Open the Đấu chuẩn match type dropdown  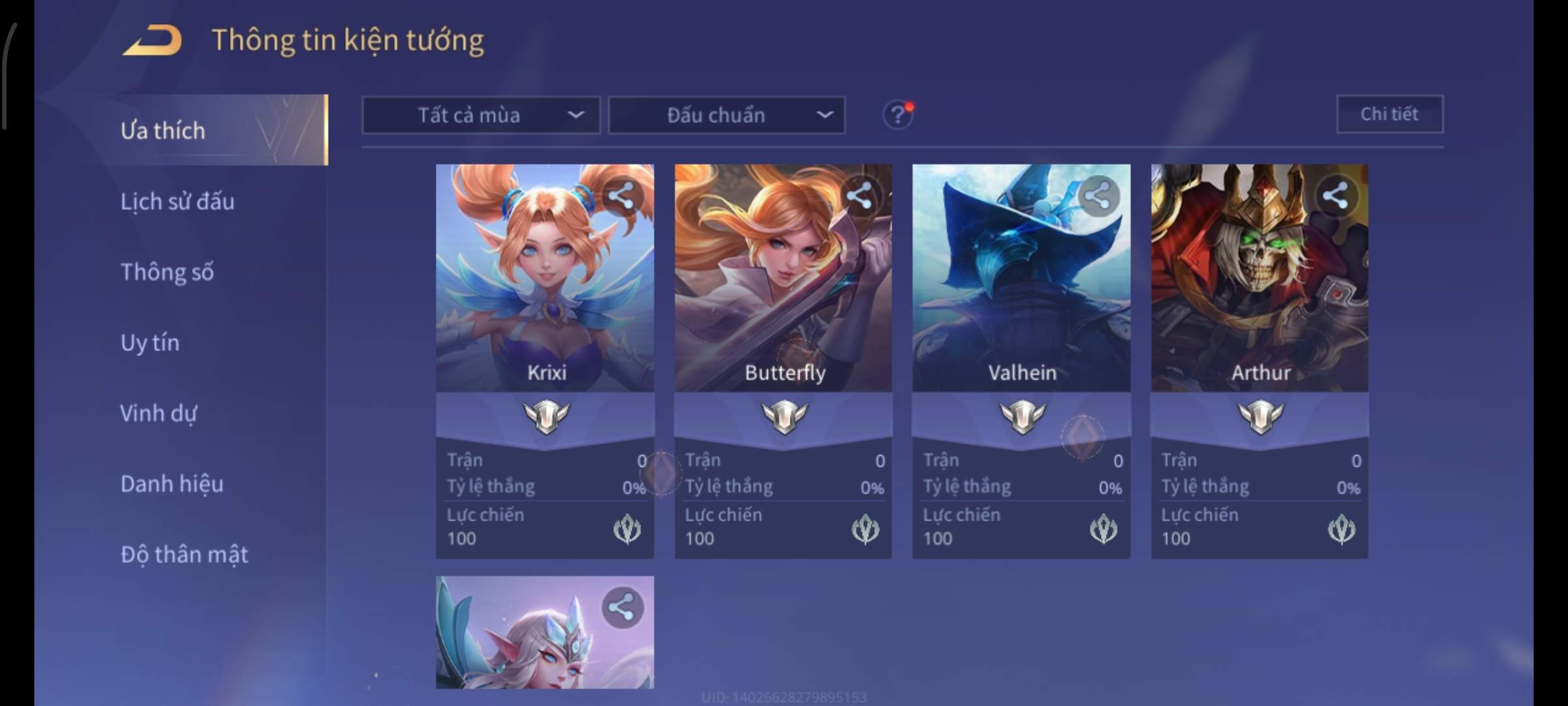point(727,115)
